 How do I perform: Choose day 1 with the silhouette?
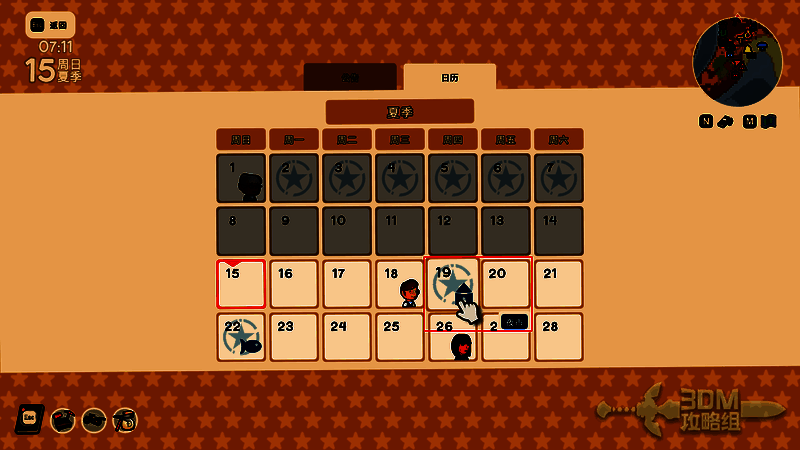(x=241, y=178)
